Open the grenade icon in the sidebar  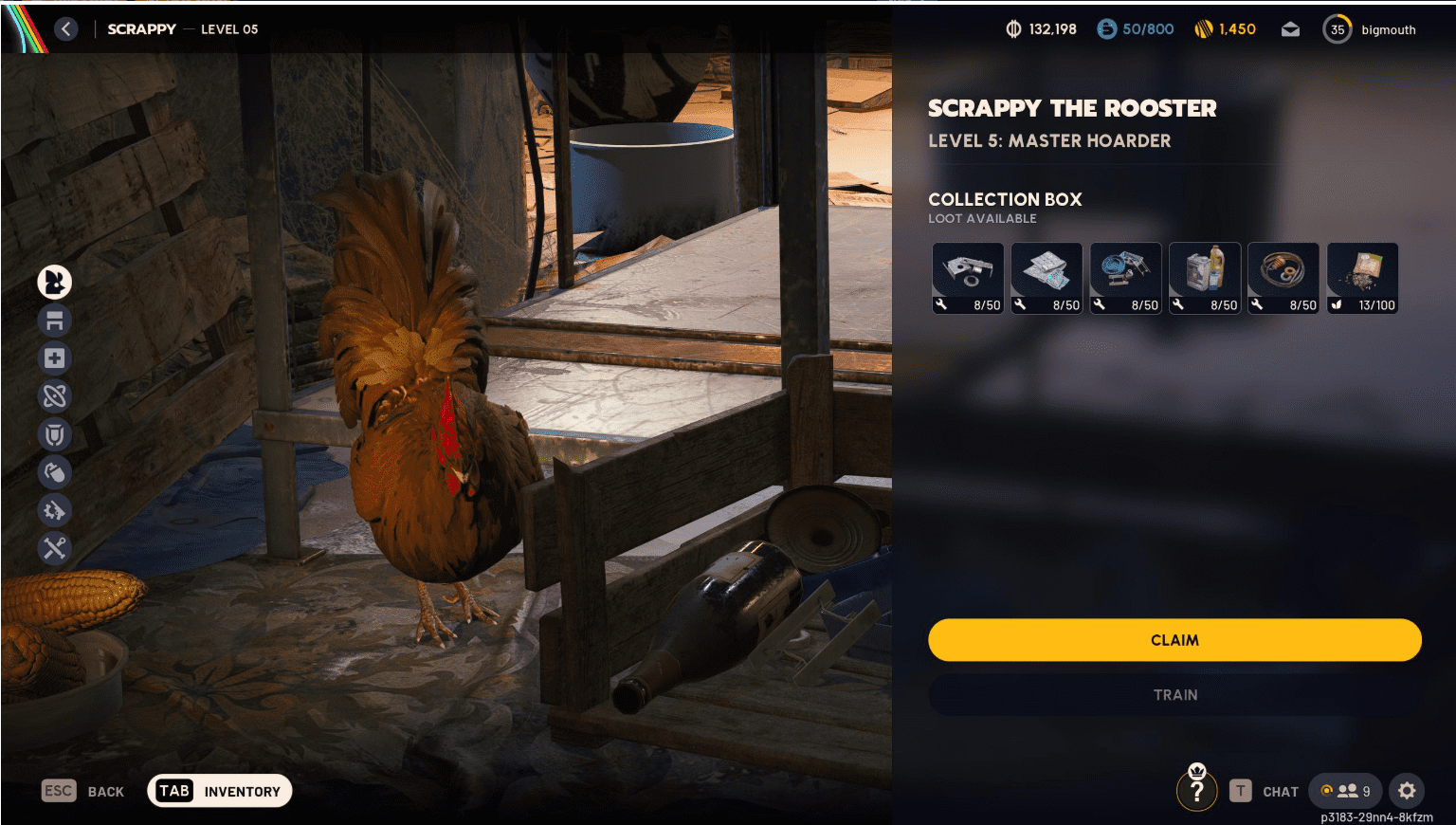point(55,472)
